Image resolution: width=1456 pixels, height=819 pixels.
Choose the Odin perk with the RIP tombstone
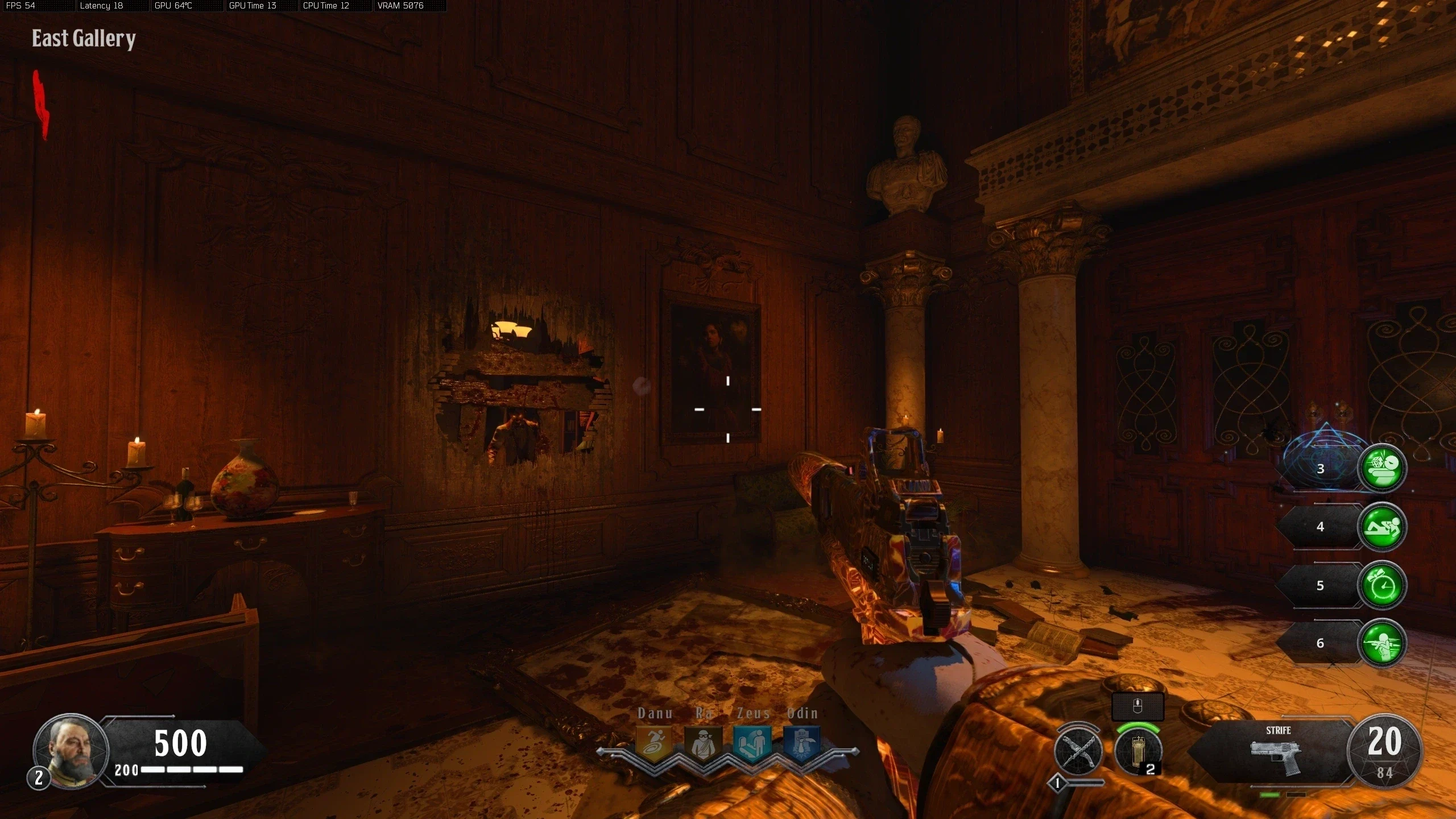click(802, 743)
